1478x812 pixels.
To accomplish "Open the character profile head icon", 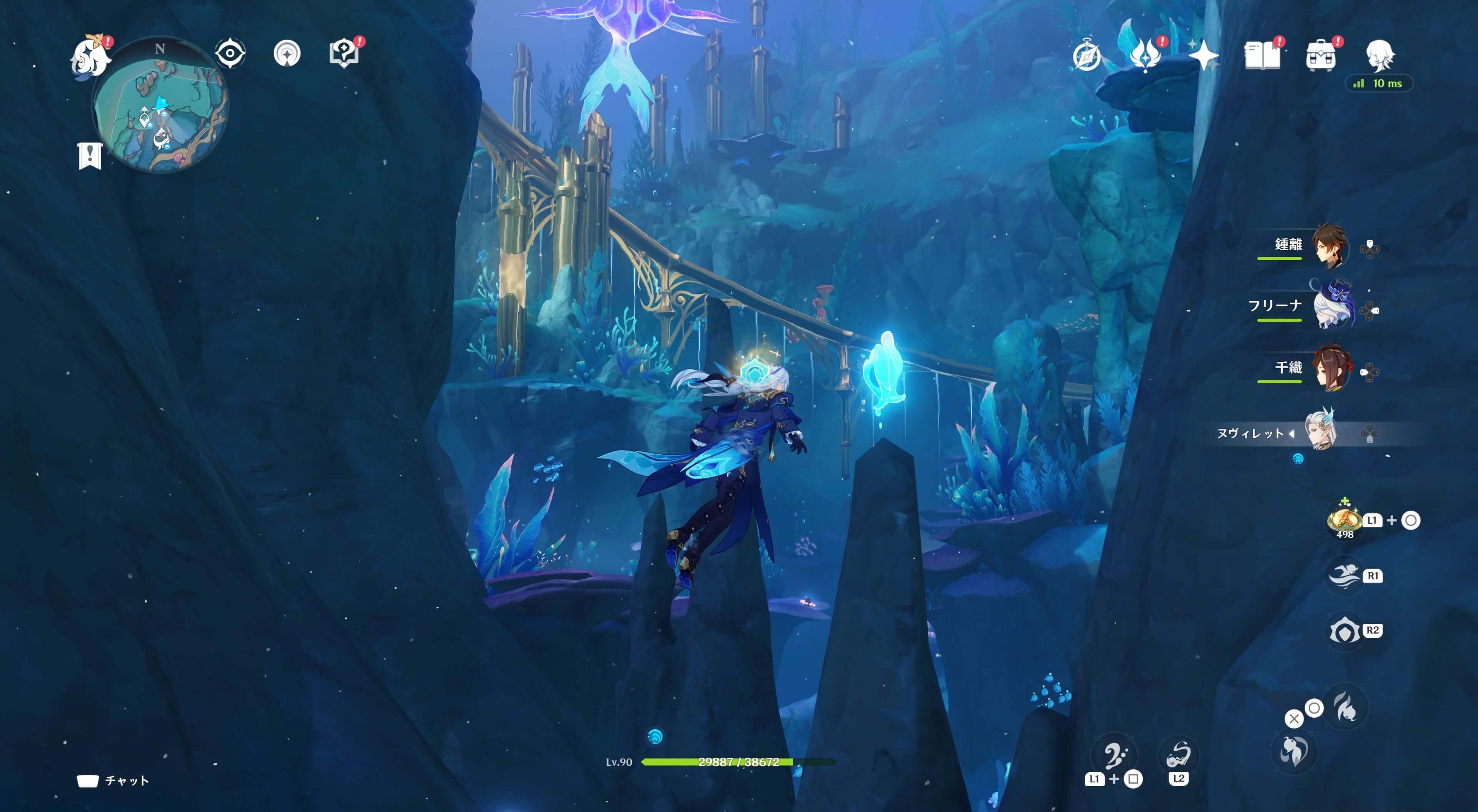I will point(1379,55).
